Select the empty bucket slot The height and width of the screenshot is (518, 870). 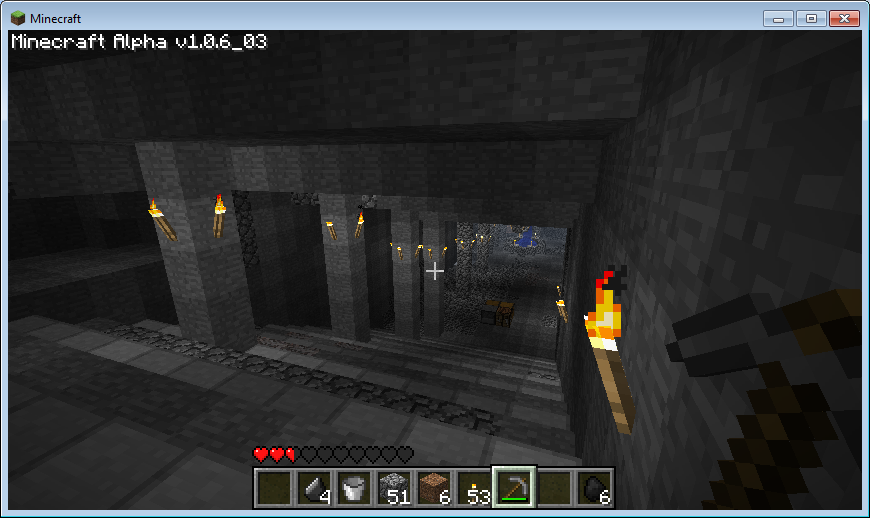[x=354, y=488]
